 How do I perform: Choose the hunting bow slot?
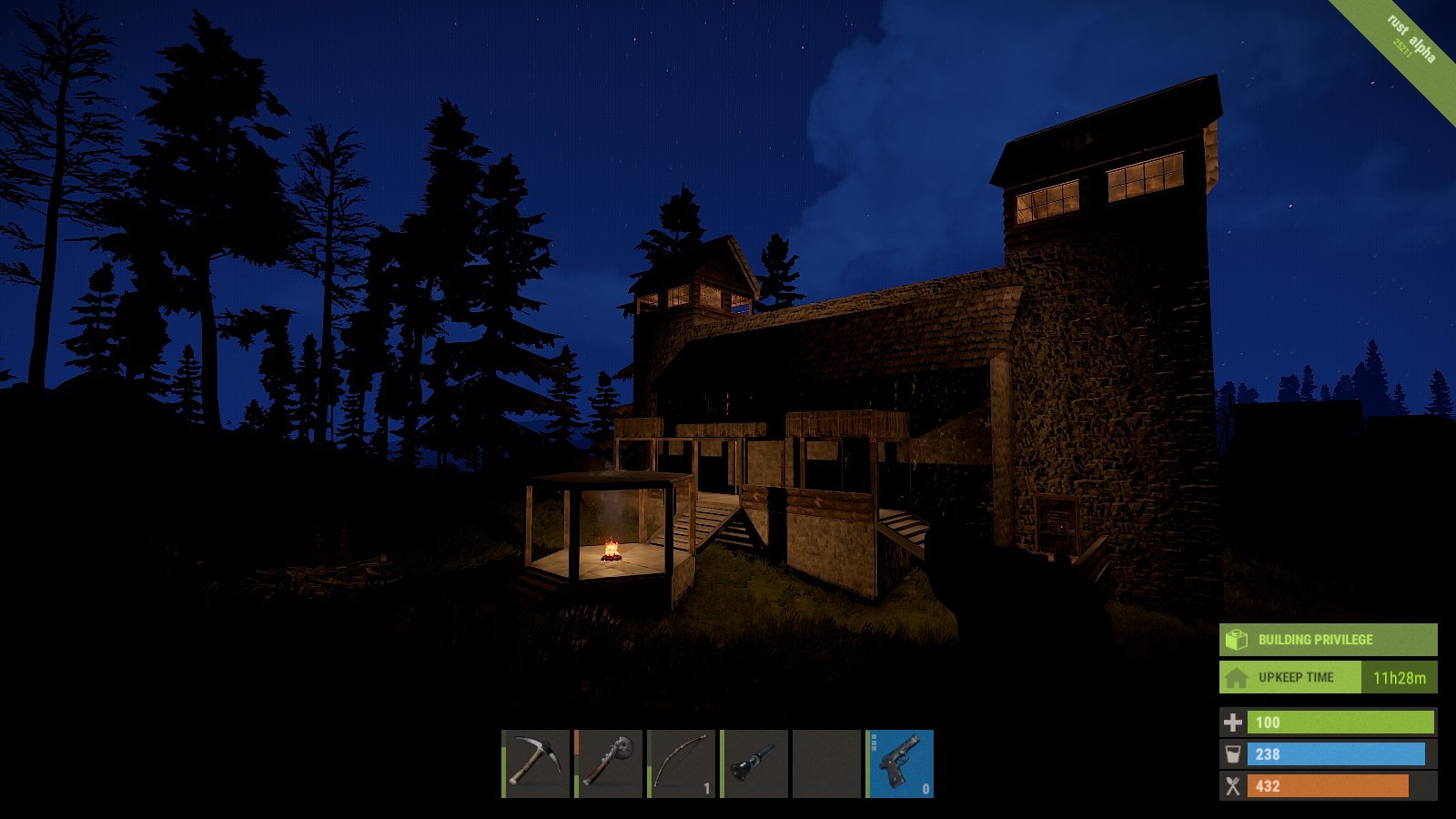tap(682, 763)
